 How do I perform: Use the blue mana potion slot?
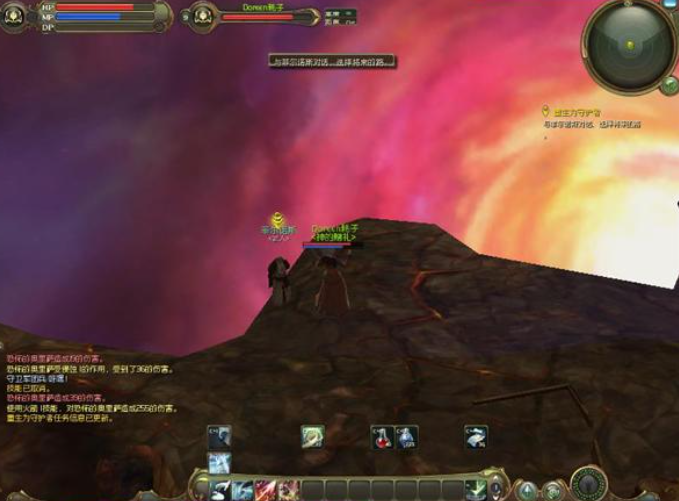pos(406,436)
